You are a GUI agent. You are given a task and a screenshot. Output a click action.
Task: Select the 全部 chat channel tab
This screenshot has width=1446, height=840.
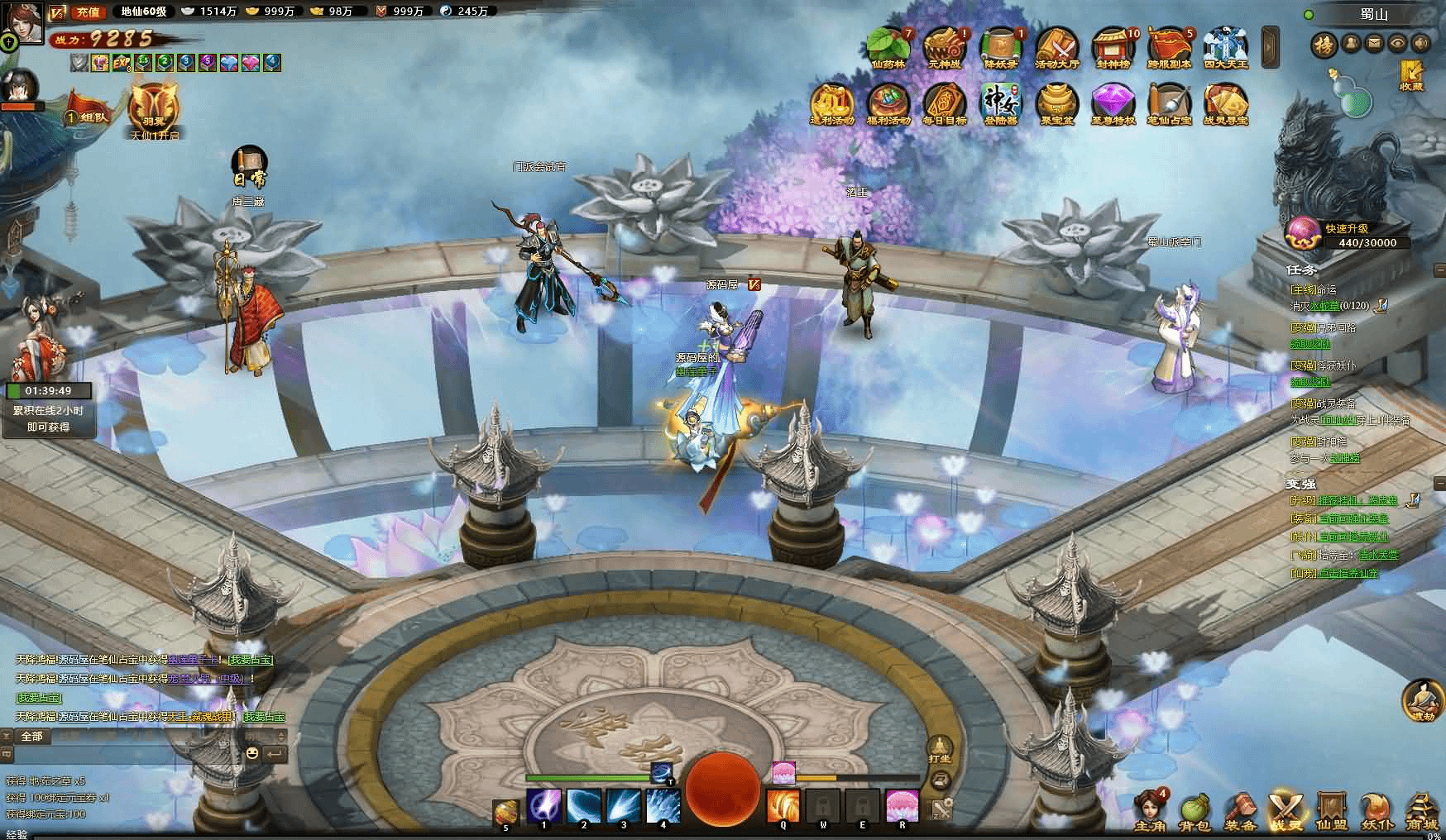pyautogui.click(x=31, y=736)
